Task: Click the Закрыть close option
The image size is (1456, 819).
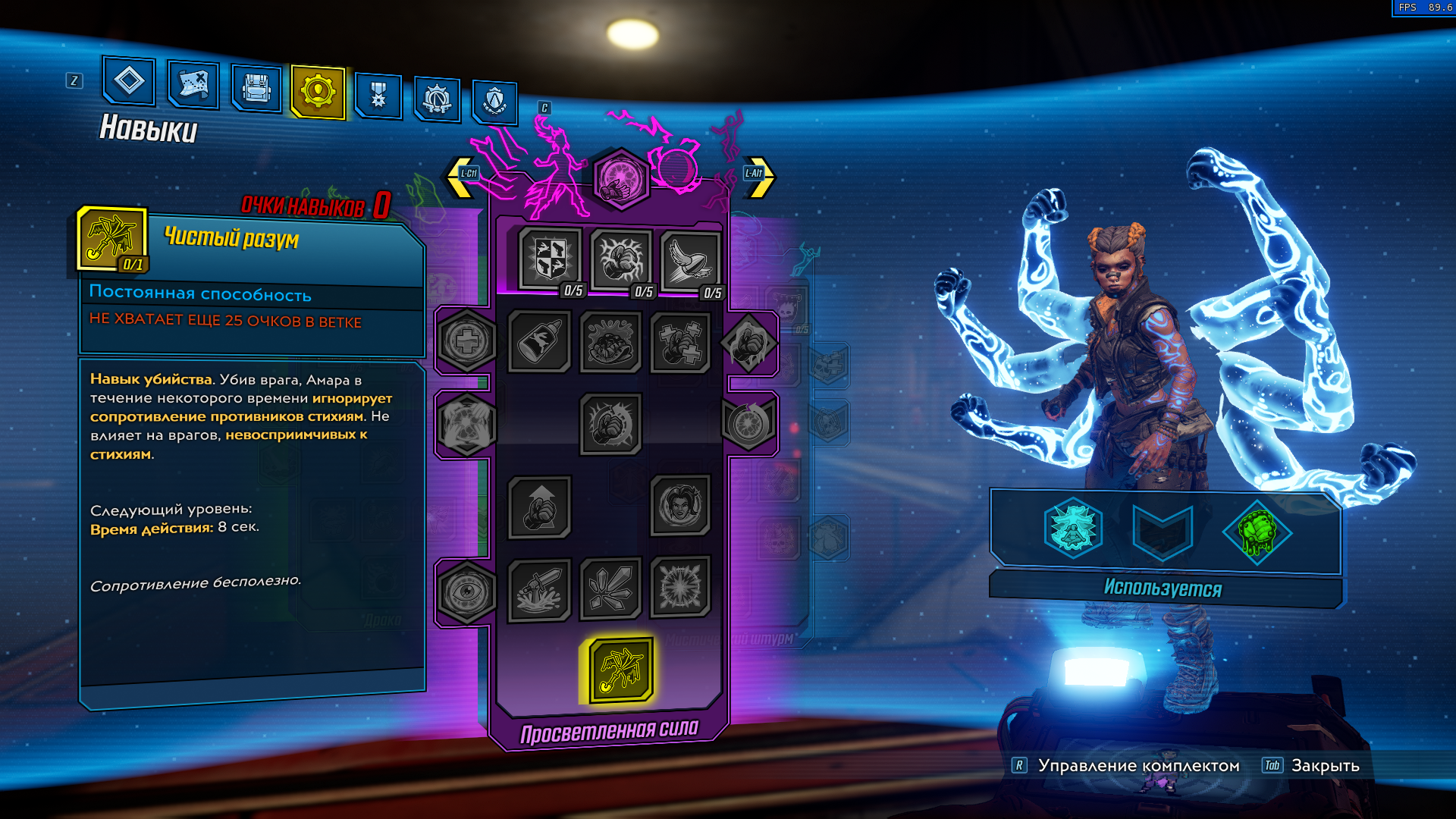Action: pyautogui.click(x=1325, y=766)
